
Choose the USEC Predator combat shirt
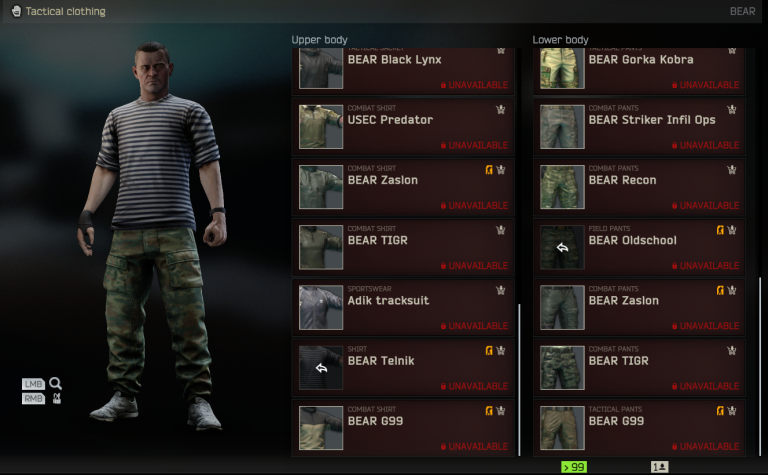(x=403, y=126)
